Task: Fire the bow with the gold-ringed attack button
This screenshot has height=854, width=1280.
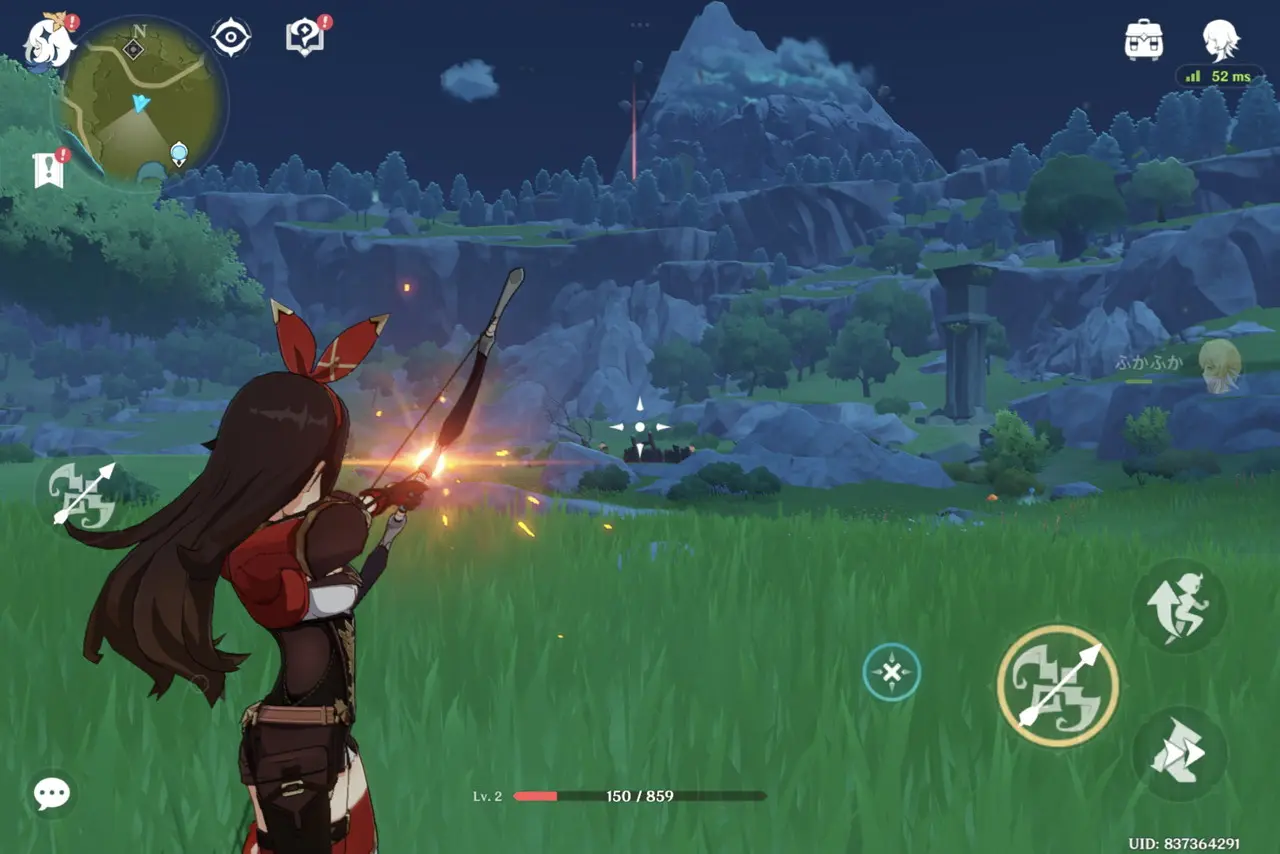Action: 1058,686
